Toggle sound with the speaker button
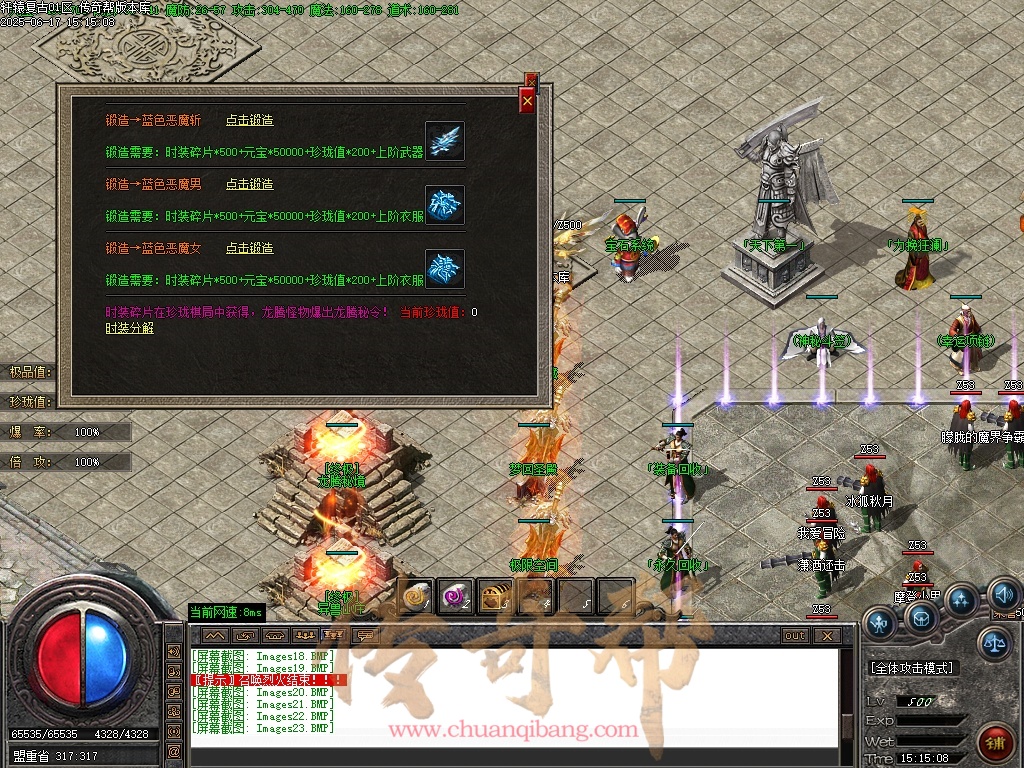This screenshot has height=768, width=1024. [x=1003, y=596]
